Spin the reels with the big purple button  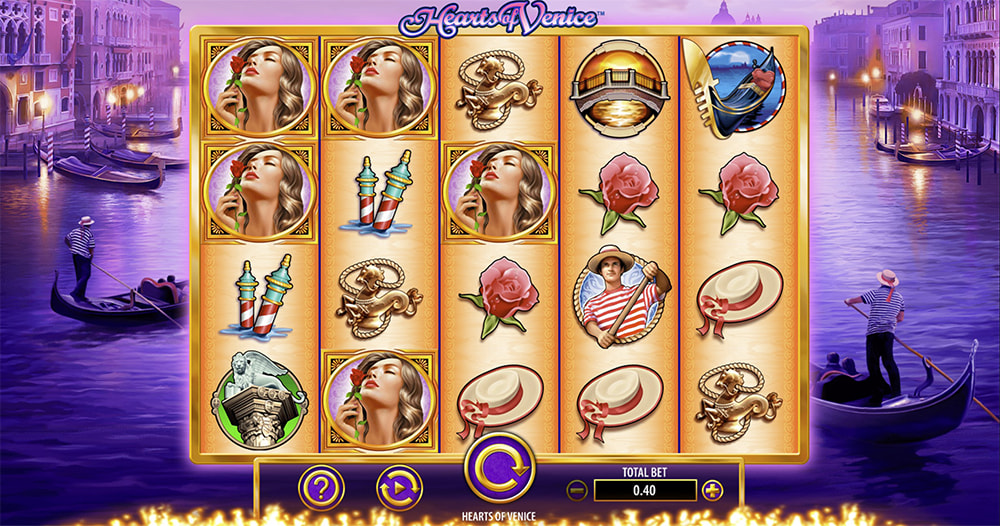pos(499,467)
